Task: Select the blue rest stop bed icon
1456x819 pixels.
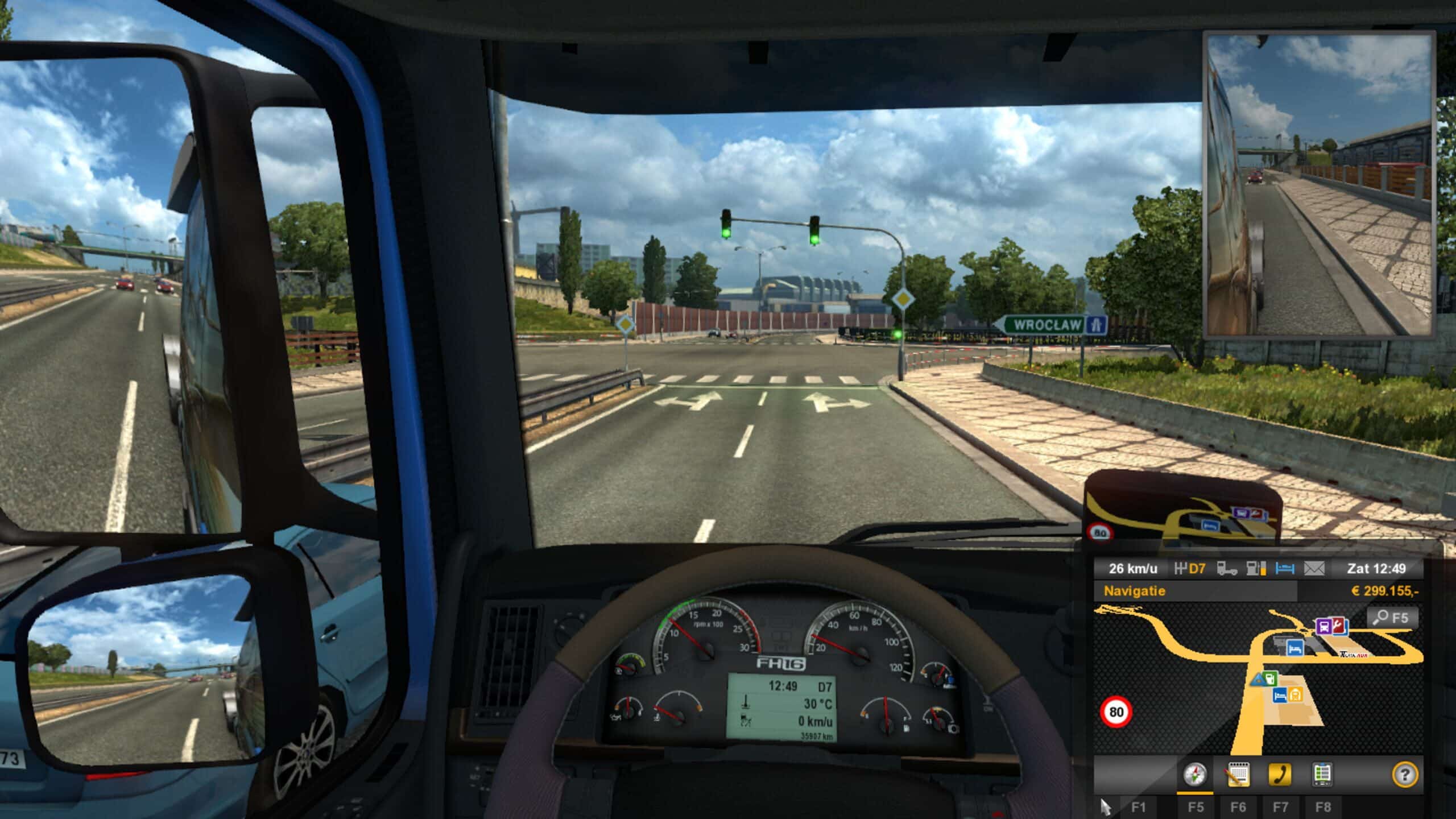Action: [x=1284, y=570]
